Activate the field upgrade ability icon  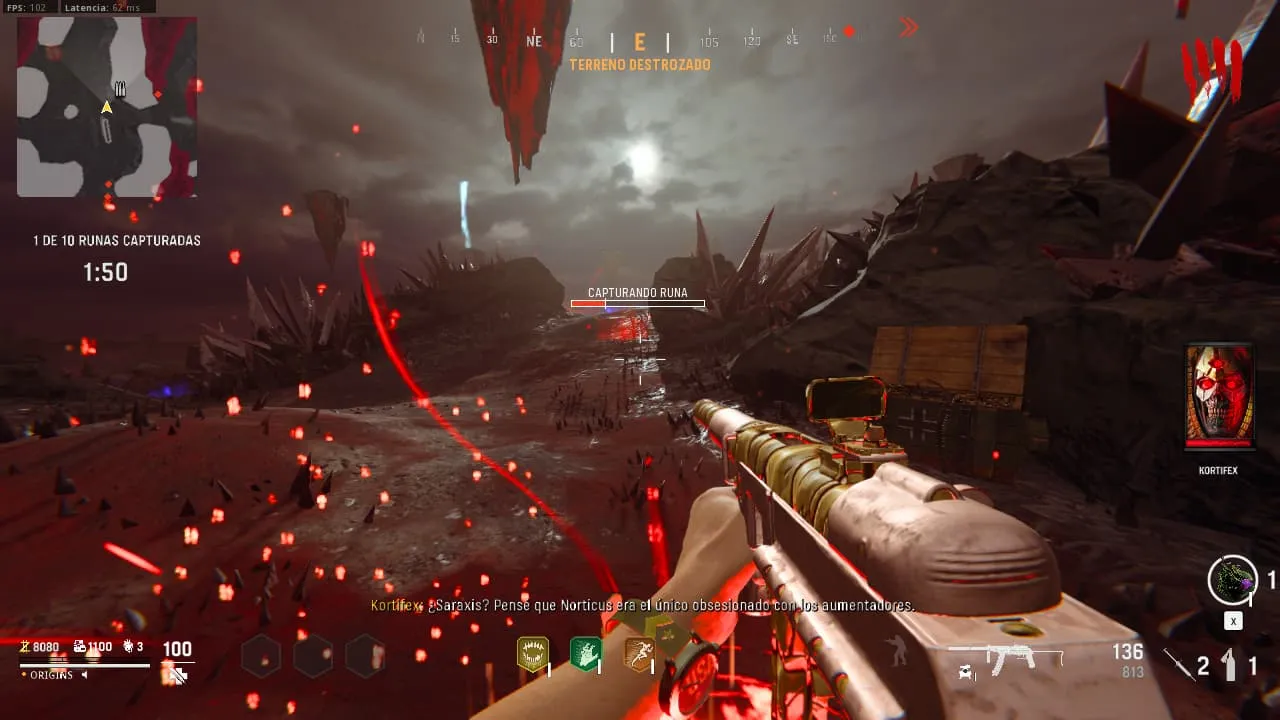pyautogui.click(x=1232, y=579)
